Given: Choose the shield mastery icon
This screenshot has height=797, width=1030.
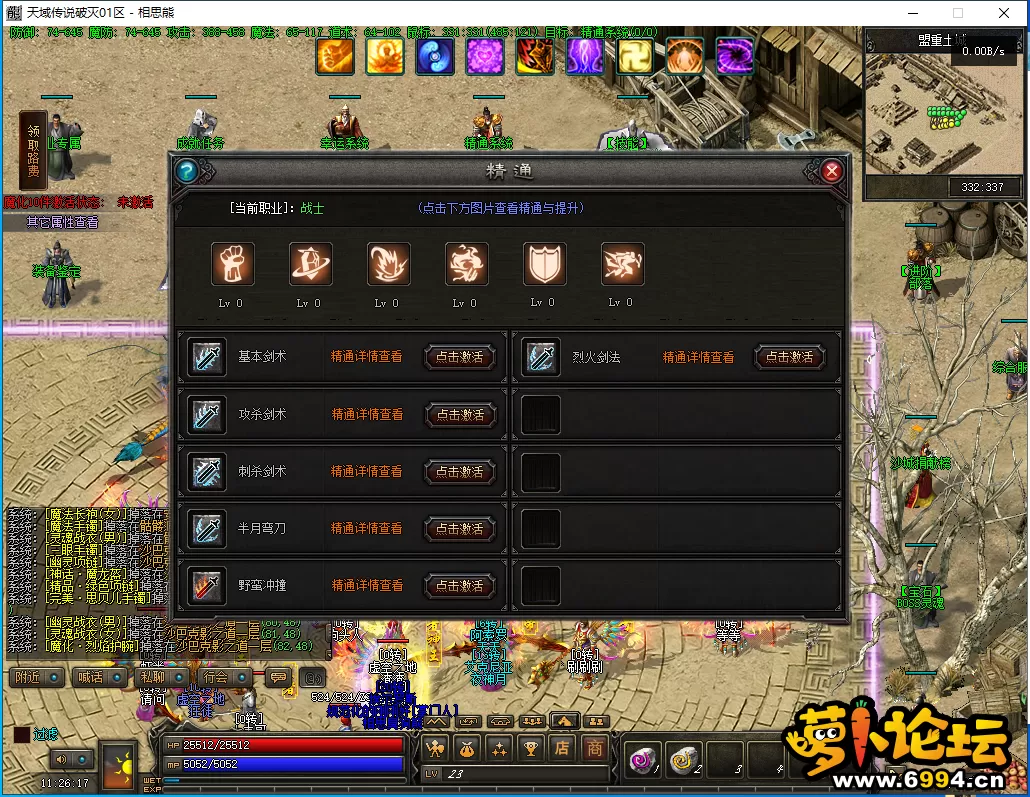Looking at the screenshot, I should tap(544, 265).
